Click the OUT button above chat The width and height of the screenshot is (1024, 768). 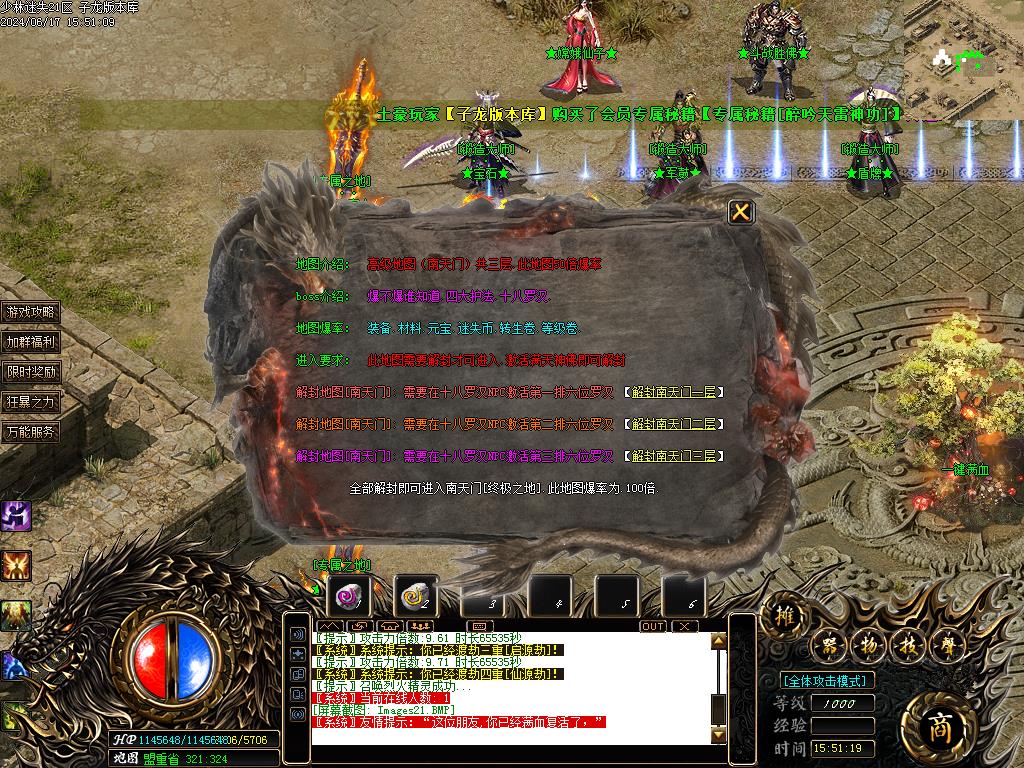(653, 626)
